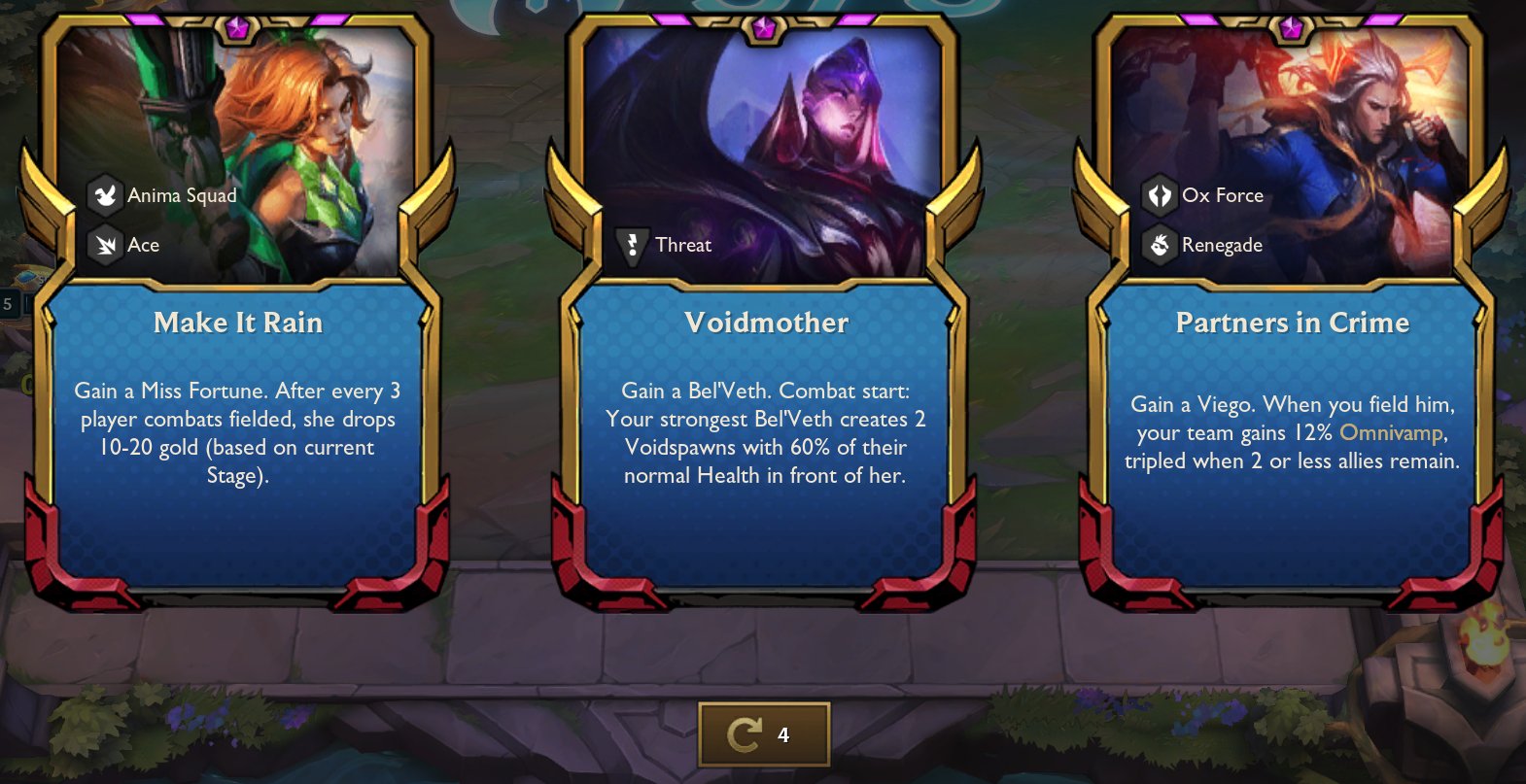Click the star emblem on Make It Rain card
The height and width of the screenshot is (784, 1526).
(238, 28)
